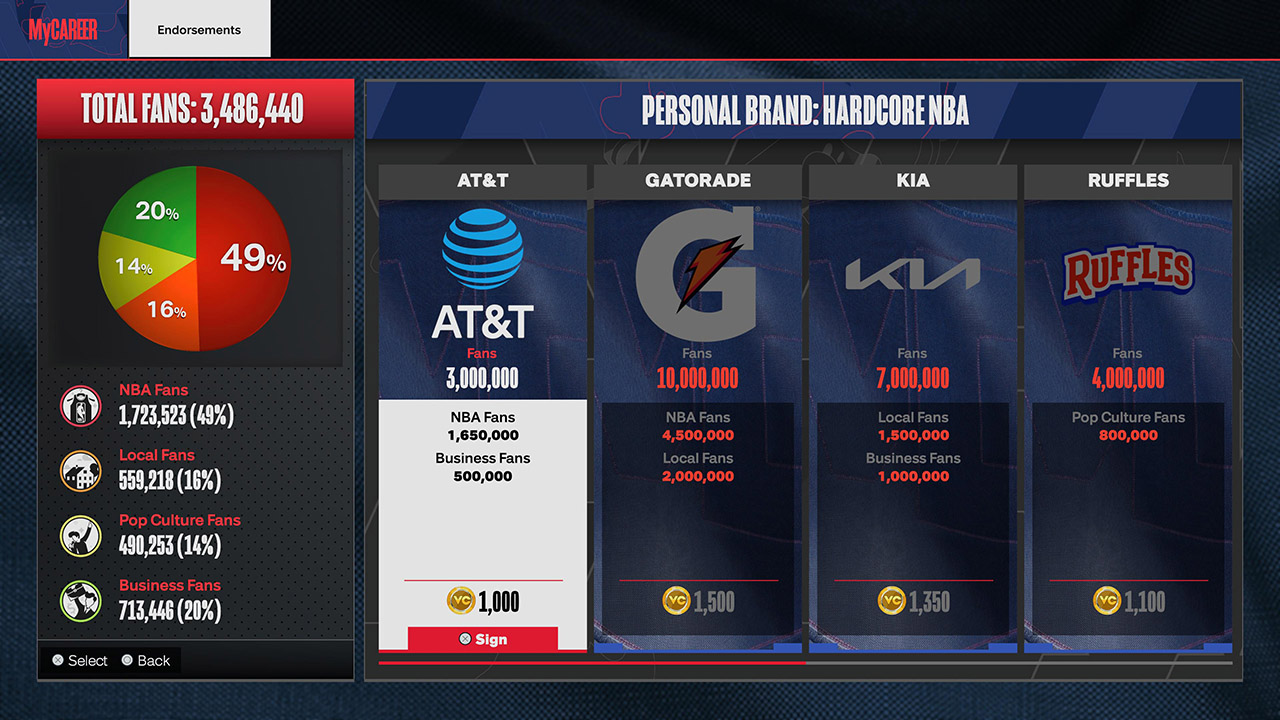This screenshot has width=1280, height=720.
Task: Select the VC coin on Gatorade card
Action: (676, 601)
